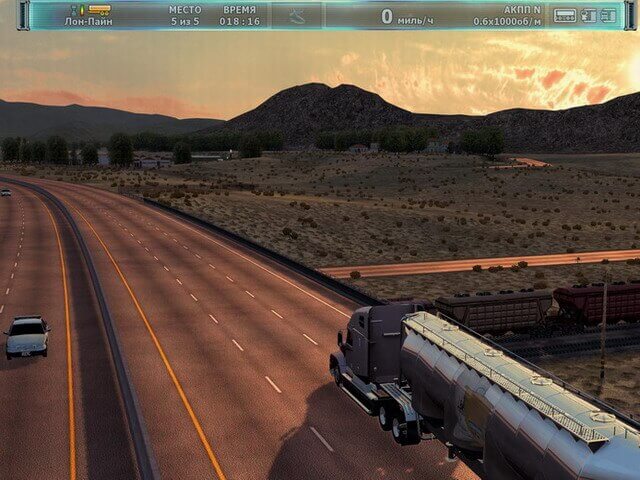The image size is (640, 480).
Task: Click the faded icon in the HUD center
Action: point(297,15)
